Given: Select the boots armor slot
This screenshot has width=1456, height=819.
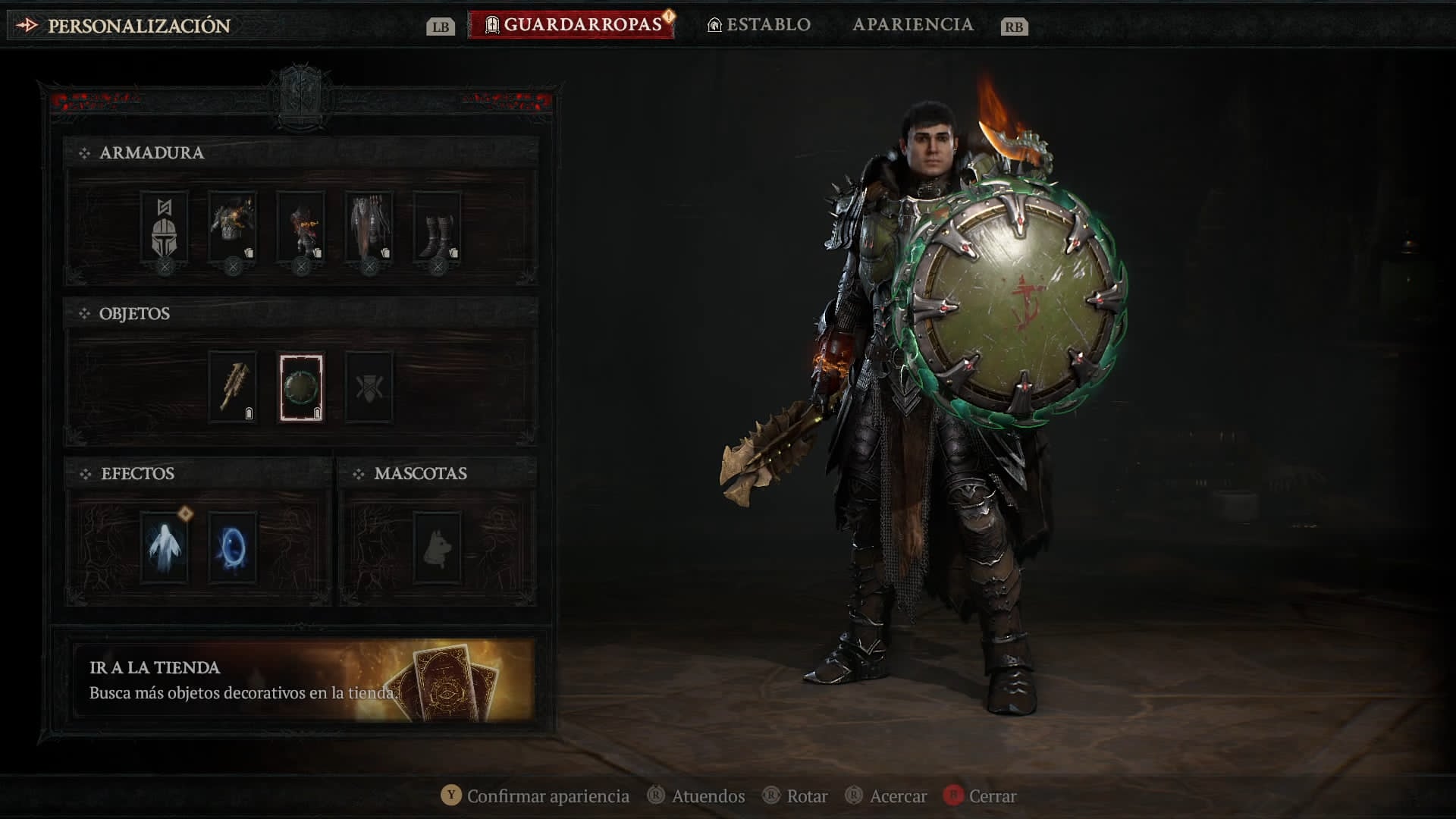Looking at the screenshot, I should click(x=438, y=227).
